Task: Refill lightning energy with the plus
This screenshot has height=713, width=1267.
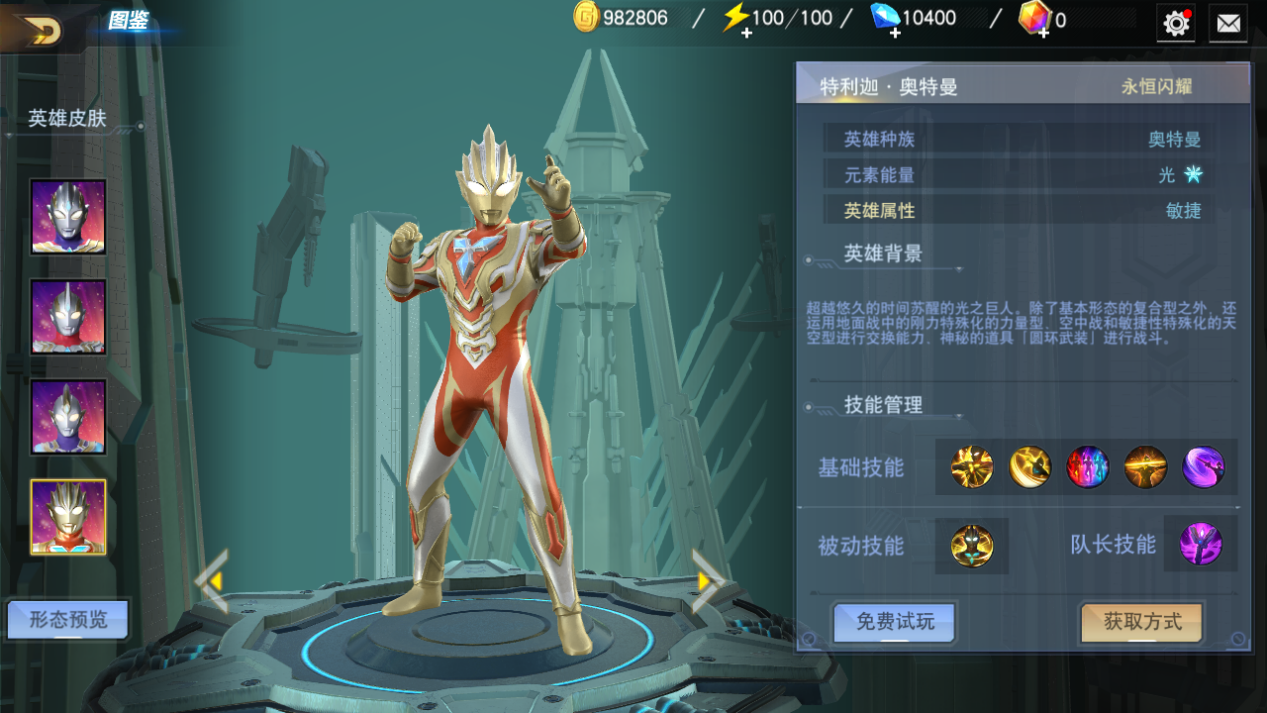Action: [747, 33]
